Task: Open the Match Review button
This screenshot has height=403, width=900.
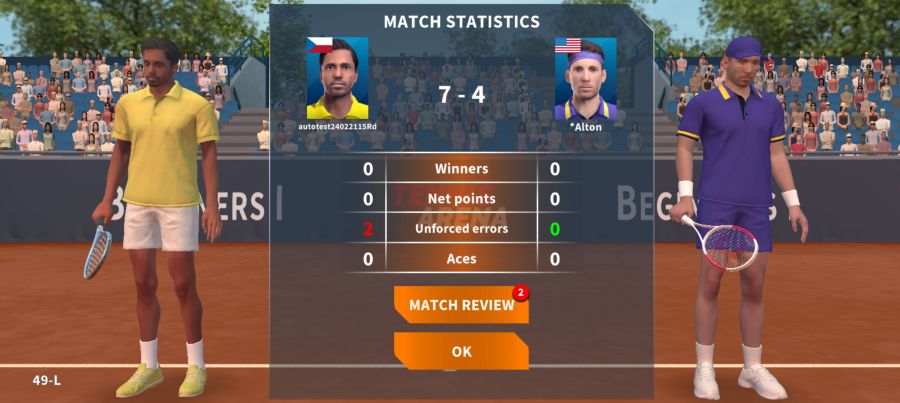Action: click(x=461, y=305)
